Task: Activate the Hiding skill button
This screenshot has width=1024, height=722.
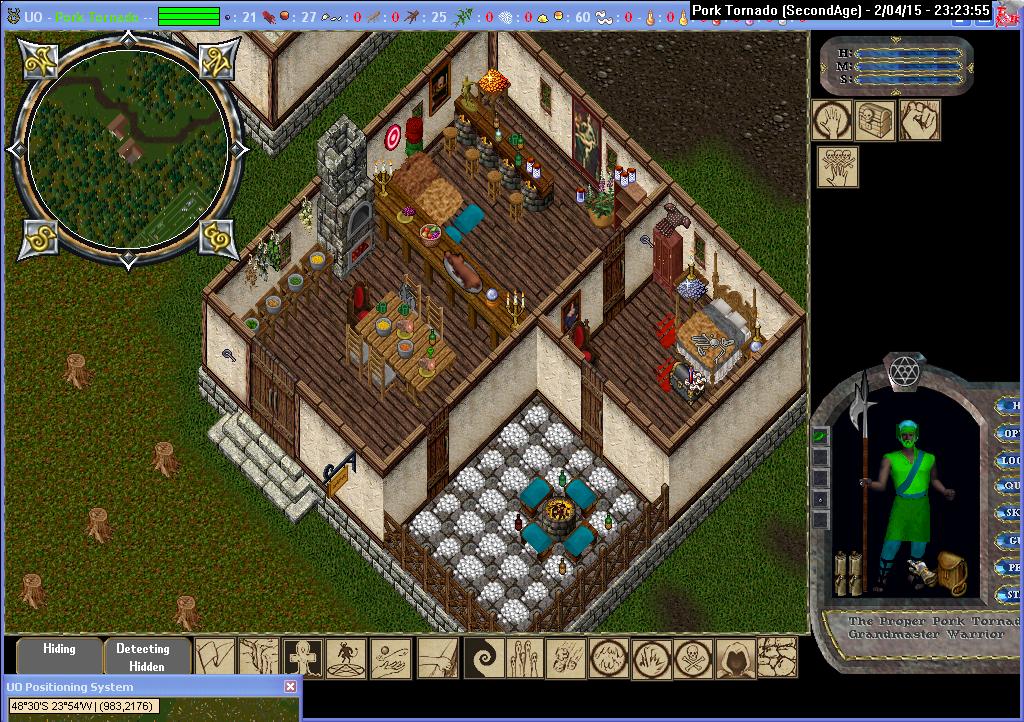Action: 59,656
